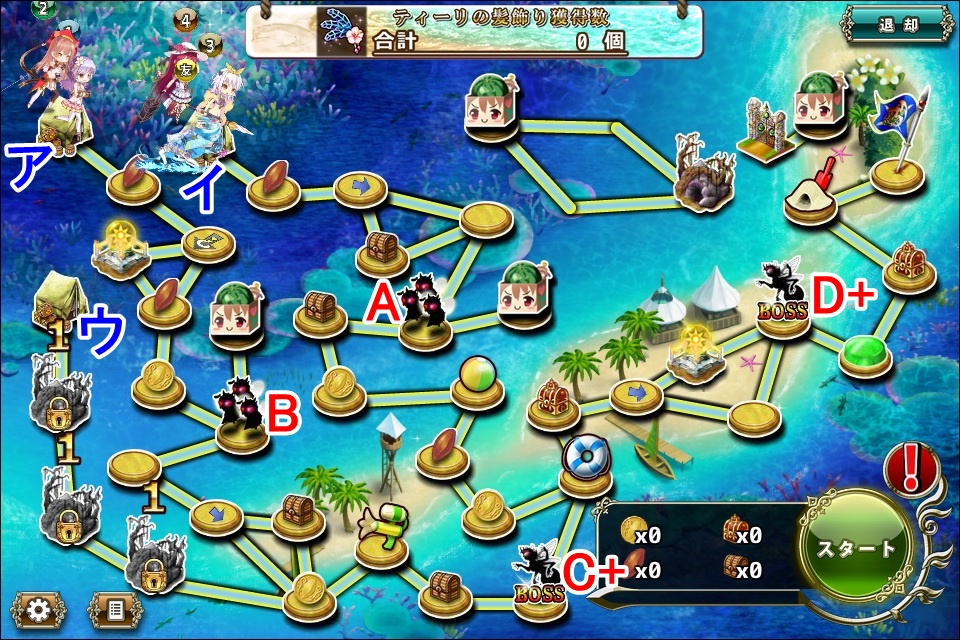Choose the 退却 retreat button
The width and height of the screenshot is (960, 640).
[x=897, y=24]
